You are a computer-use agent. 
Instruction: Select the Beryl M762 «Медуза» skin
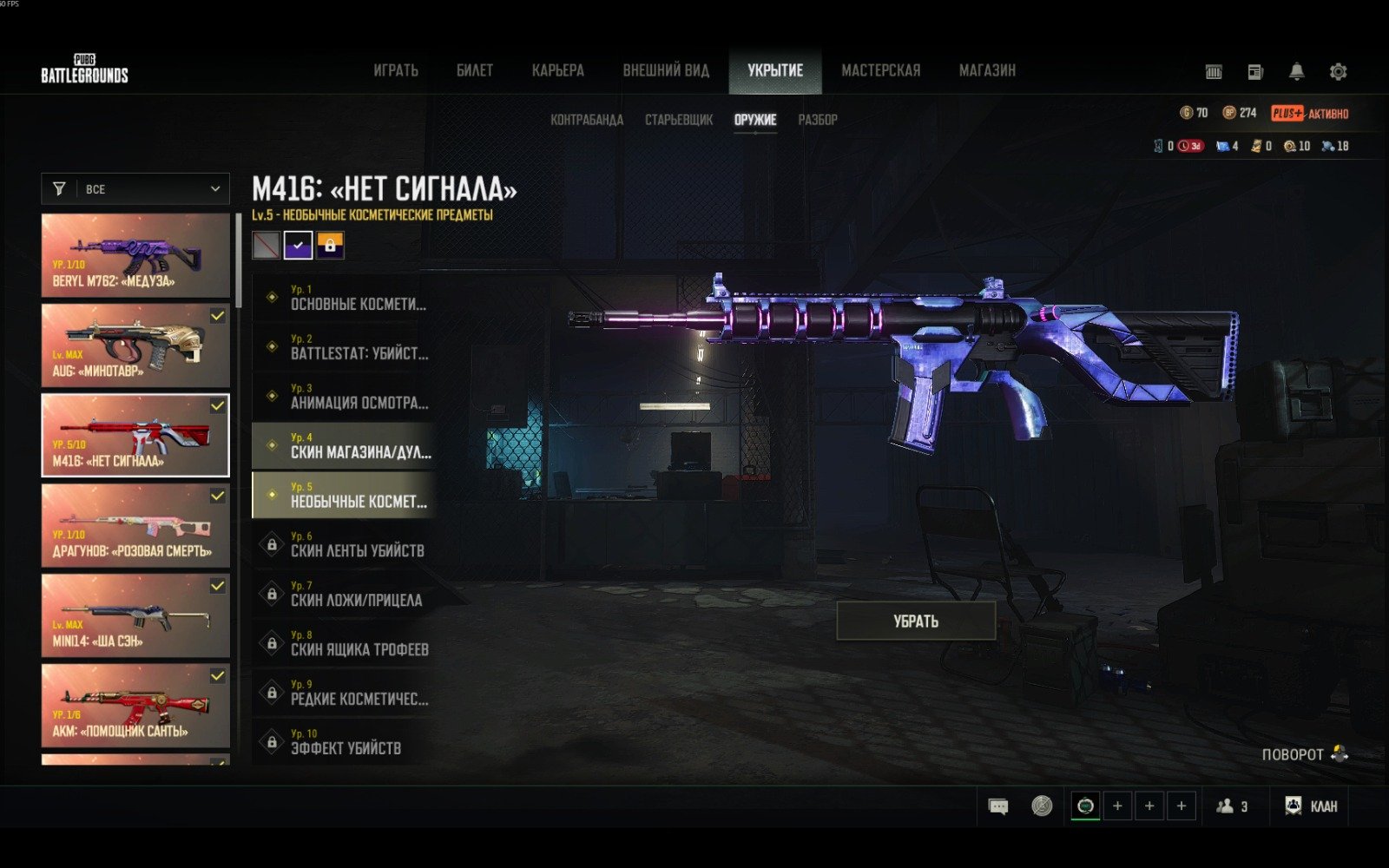click(135, 255)
